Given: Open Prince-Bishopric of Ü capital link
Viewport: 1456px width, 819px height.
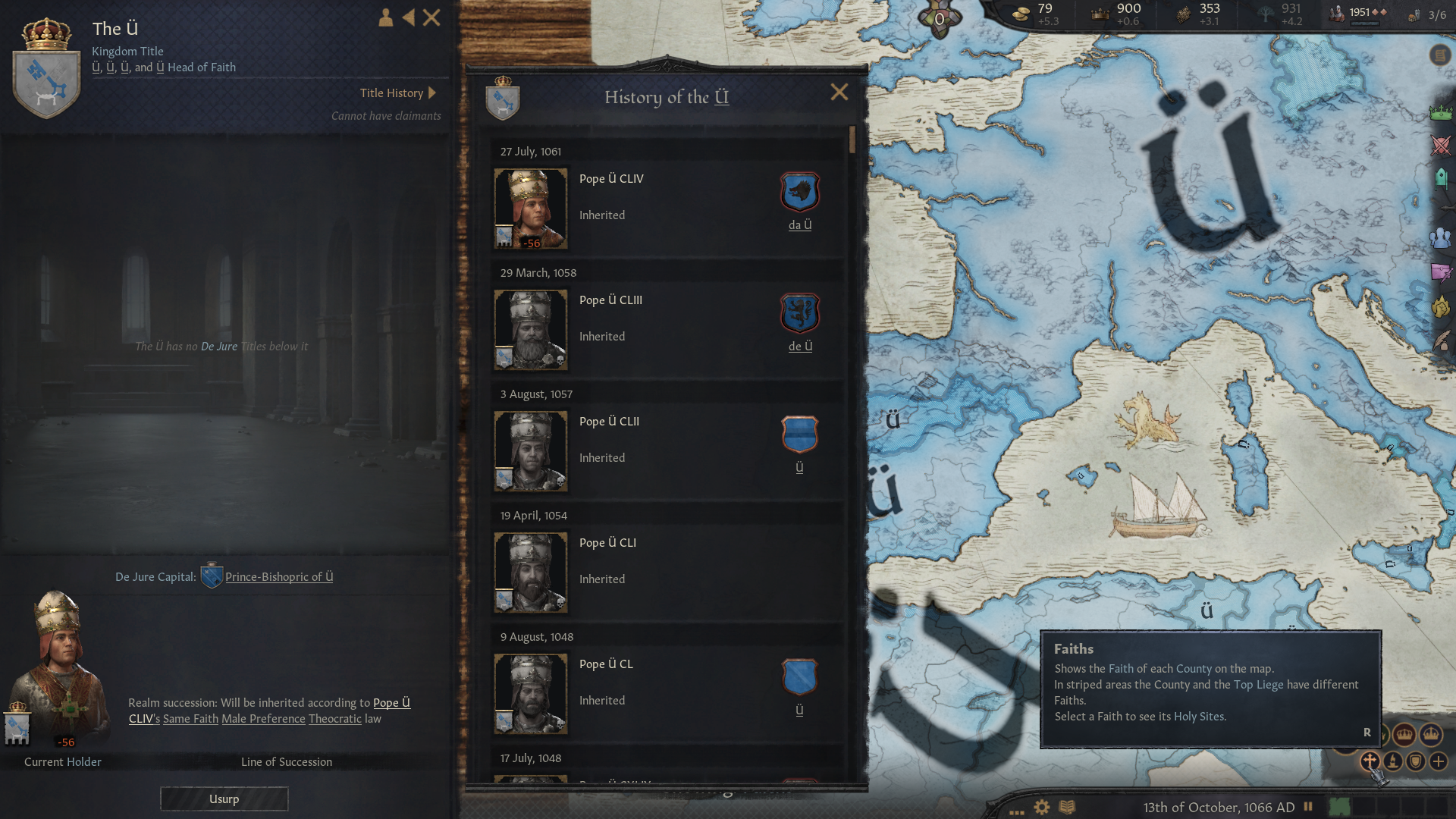Looking at the screenshot, I should click(278, 577).
